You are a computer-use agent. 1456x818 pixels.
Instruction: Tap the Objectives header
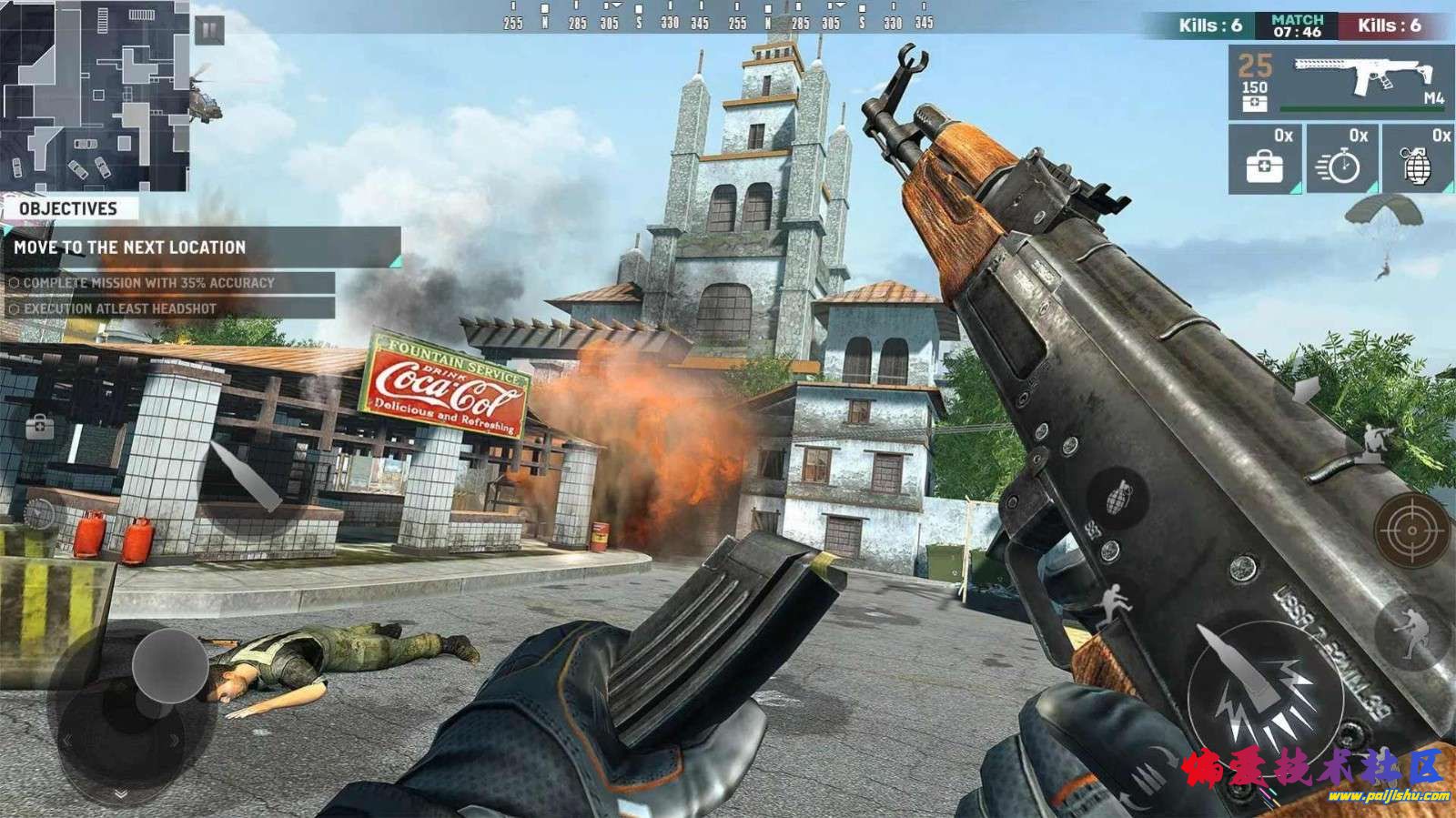click(69, 208)
